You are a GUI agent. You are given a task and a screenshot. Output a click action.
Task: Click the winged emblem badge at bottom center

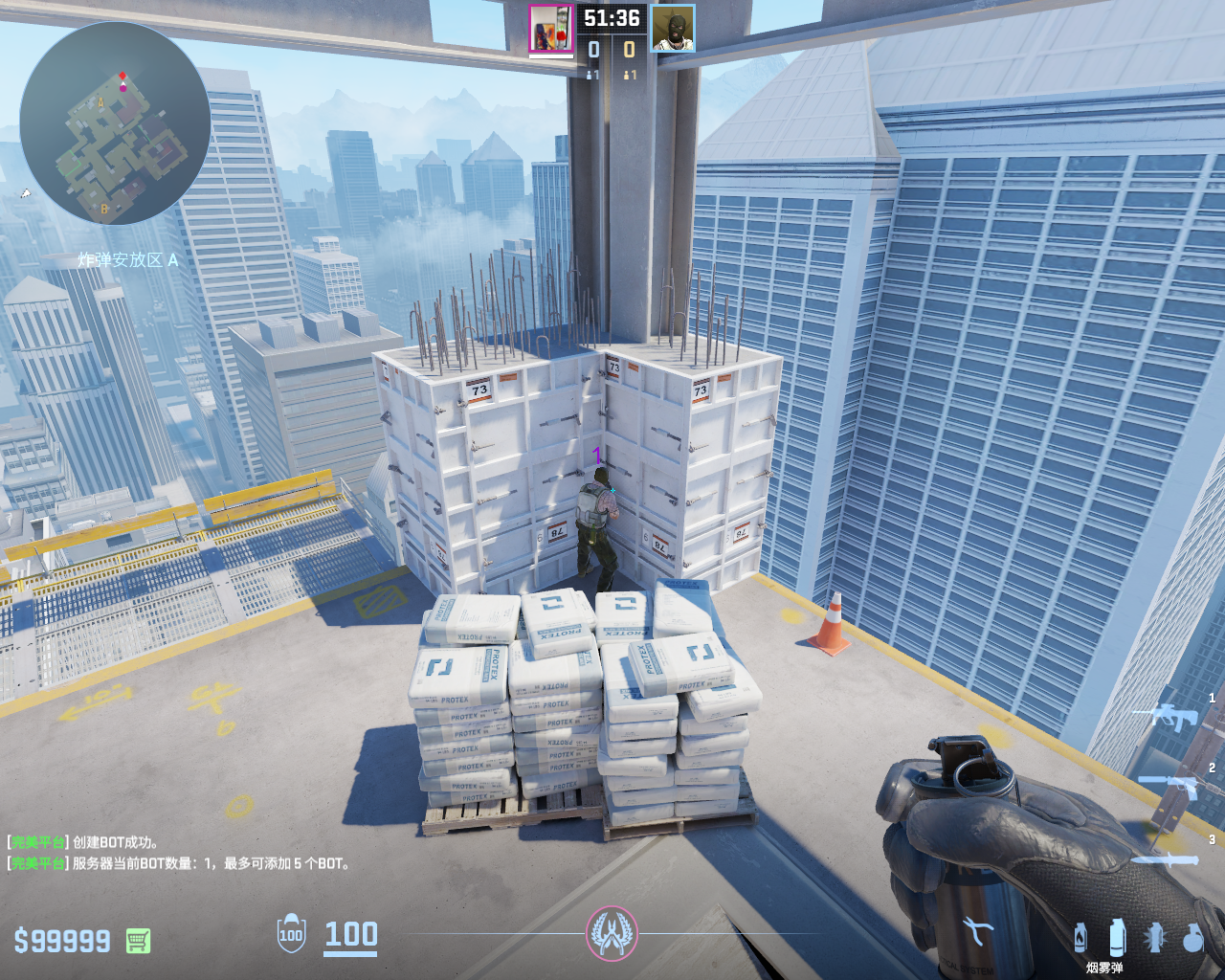tap(612, 933)
